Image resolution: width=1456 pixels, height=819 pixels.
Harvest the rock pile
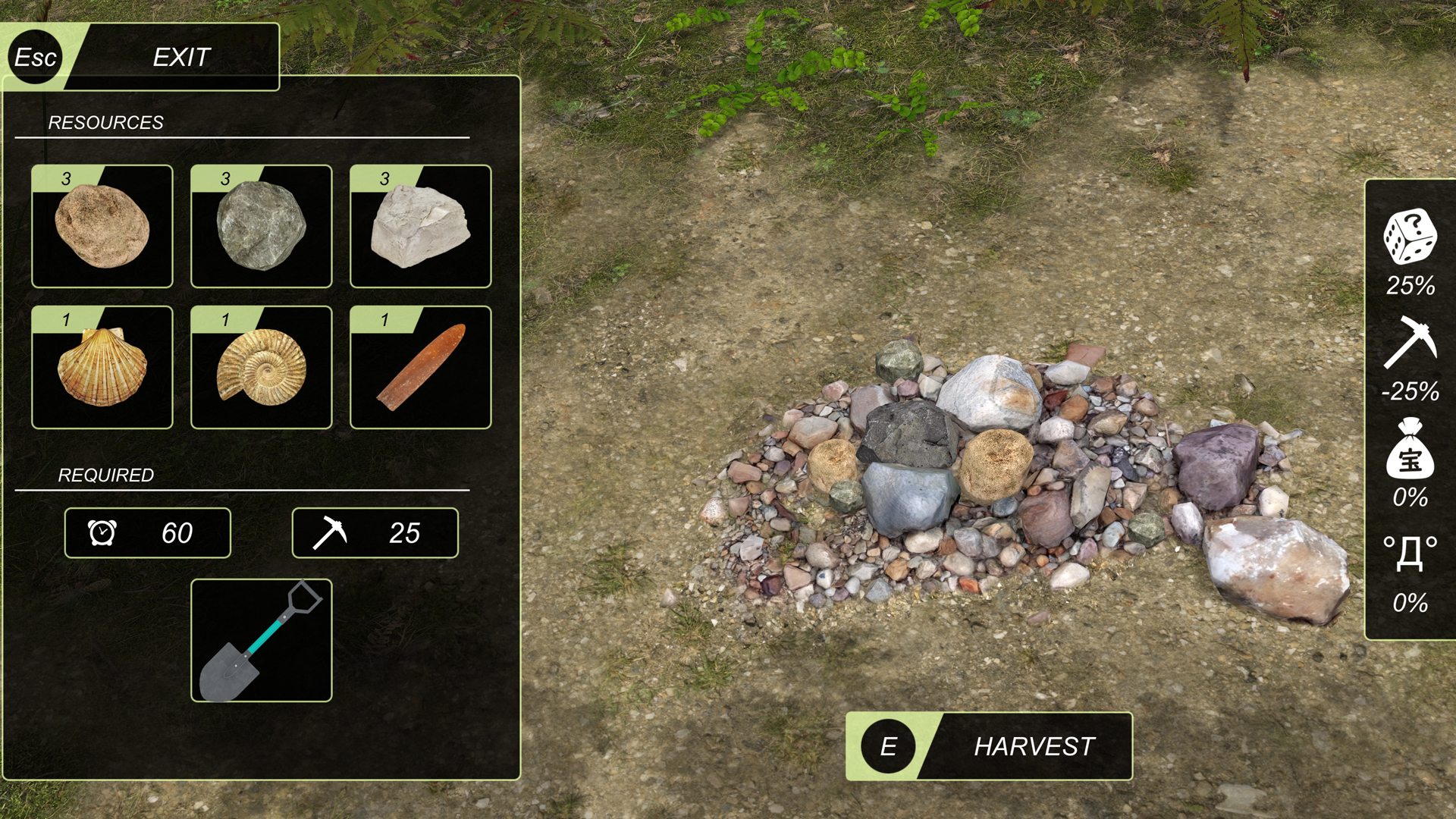point(989,746)
